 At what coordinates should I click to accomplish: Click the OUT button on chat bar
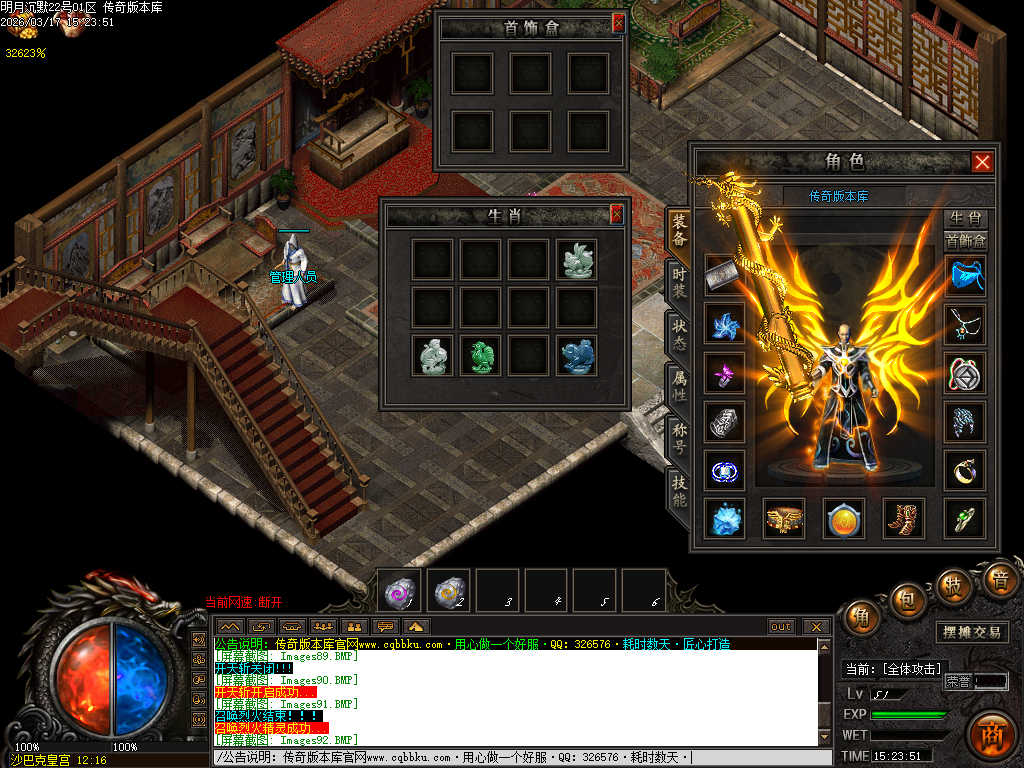coord(781,627)
